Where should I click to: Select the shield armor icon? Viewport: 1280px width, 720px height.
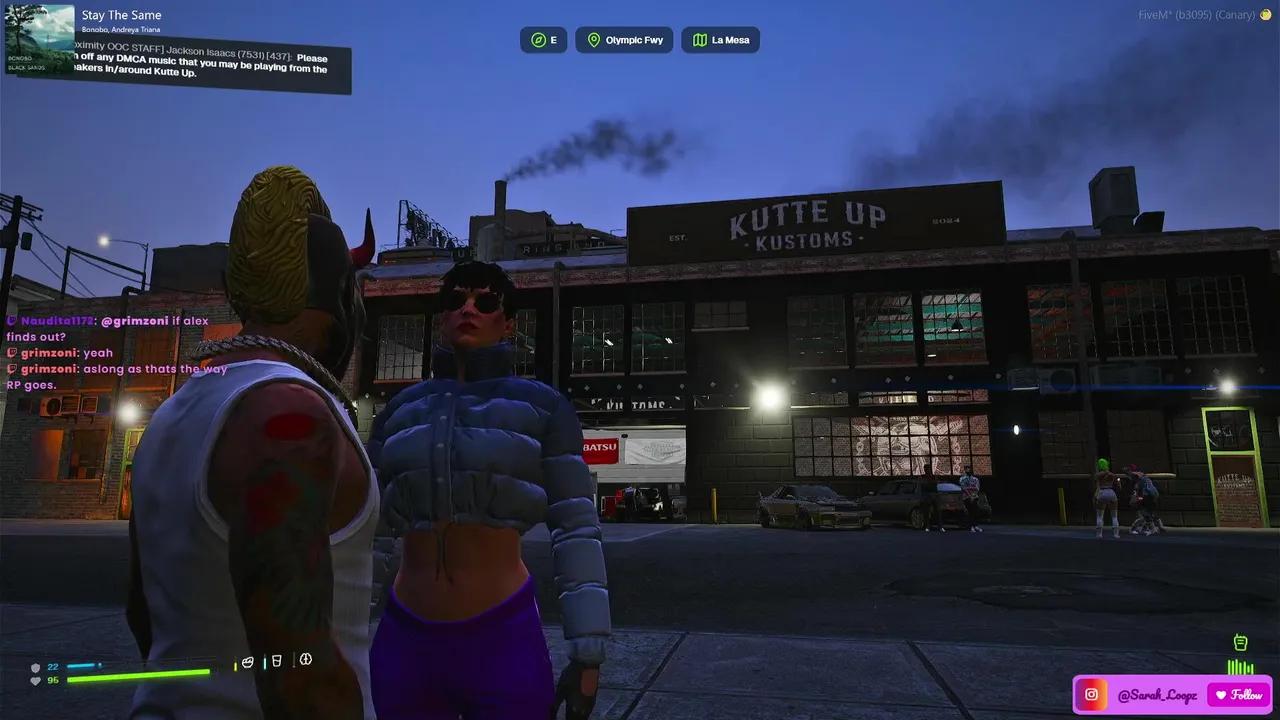pyautogui.click(x=34, y=666)
